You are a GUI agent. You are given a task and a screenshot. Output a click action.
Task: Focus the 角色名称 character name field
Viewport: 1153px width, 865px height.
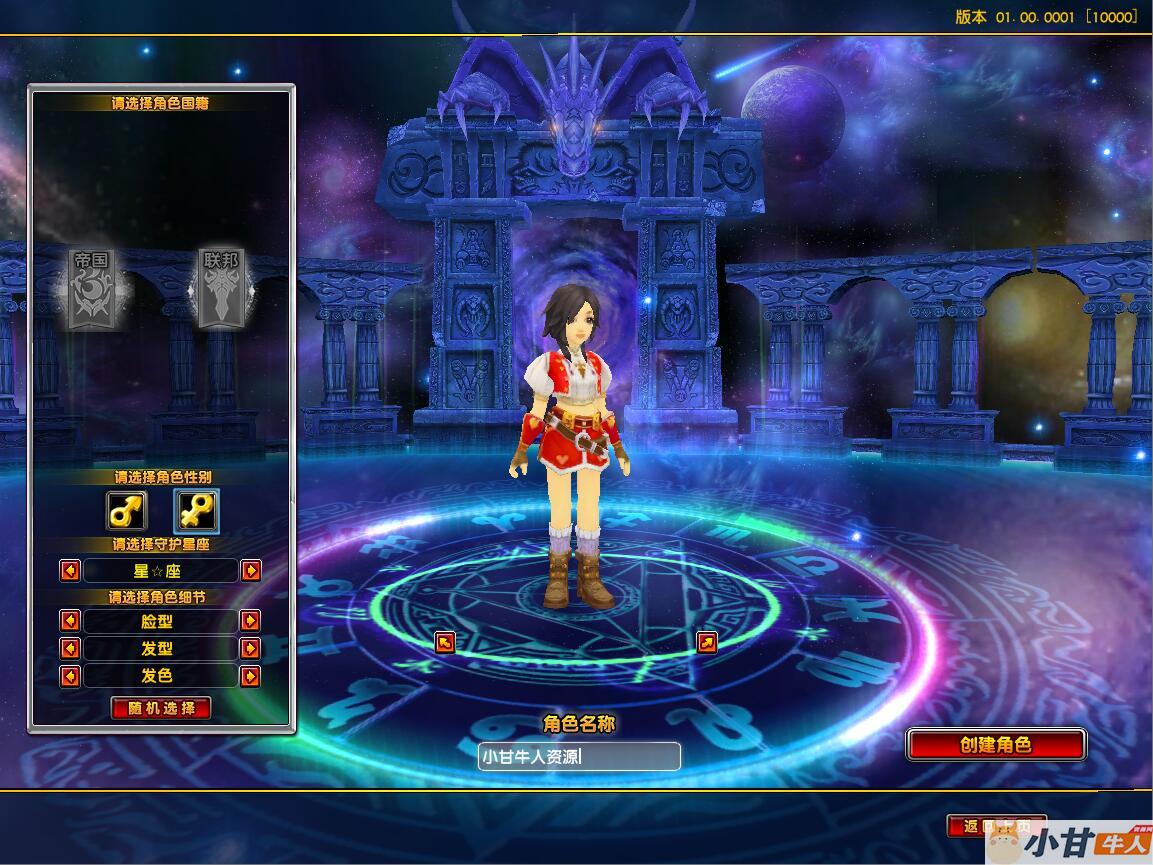(579, 757)
